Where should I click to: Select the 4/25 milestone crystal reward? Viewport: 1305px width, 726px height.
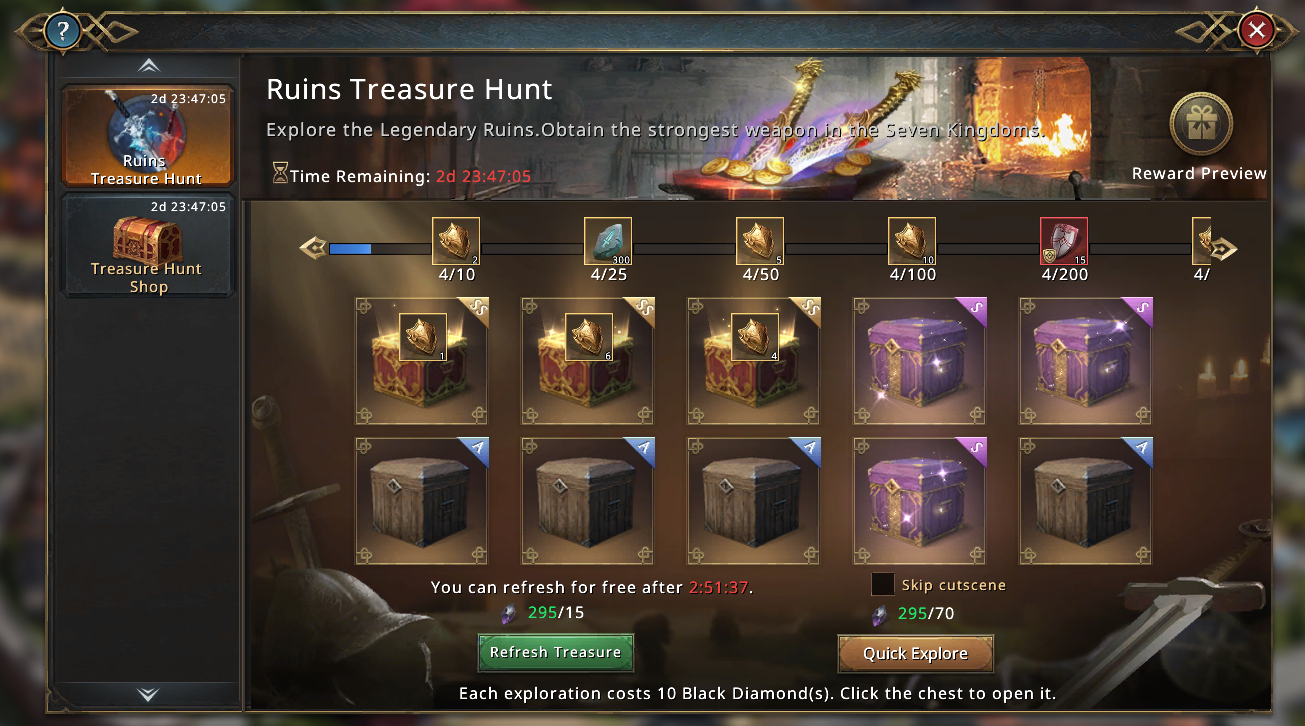pos(608,241)
